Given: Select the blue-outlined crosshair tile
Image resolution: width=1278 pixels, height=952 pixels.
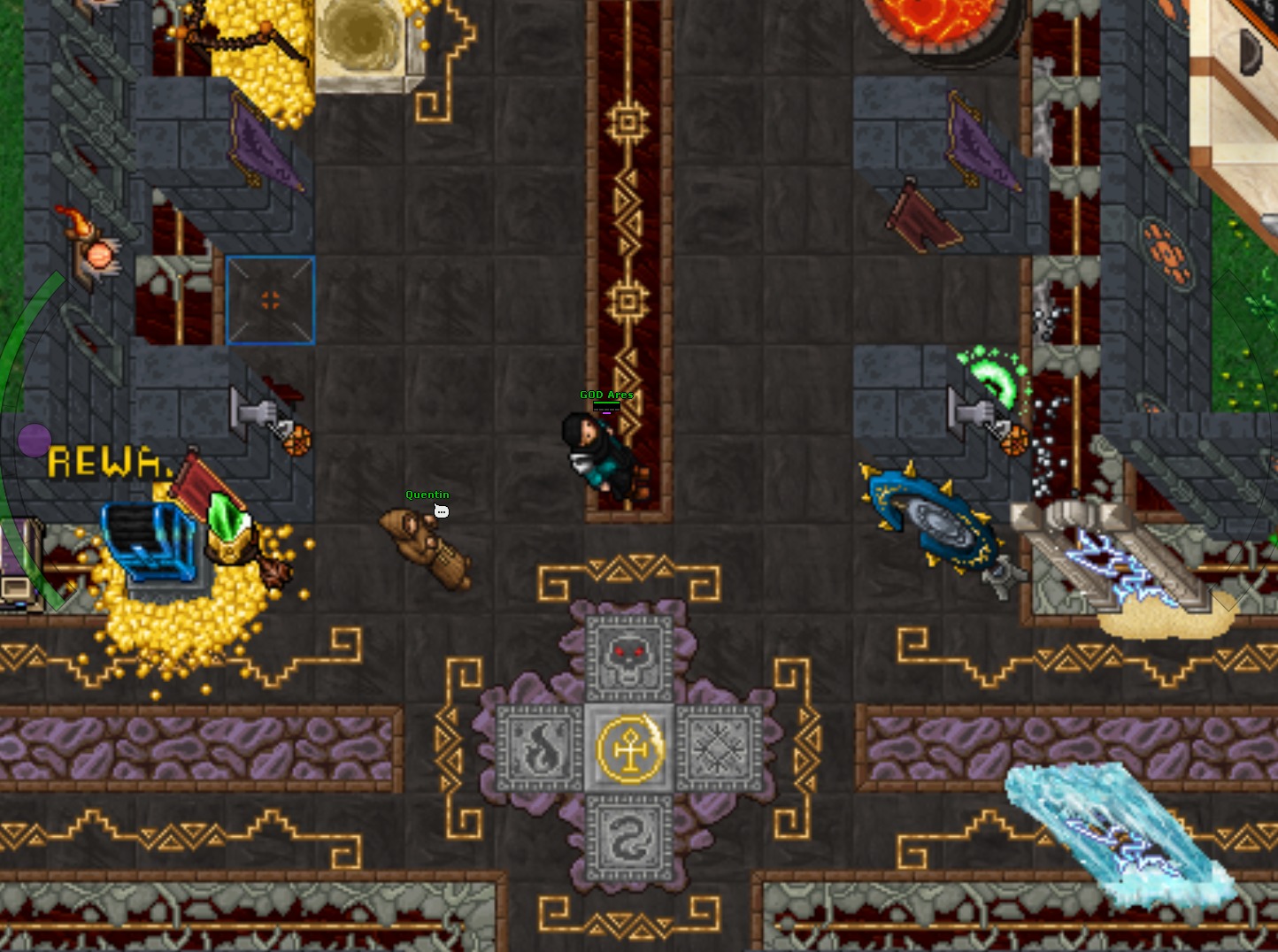Looking at the screenshot, I should (x=270, y=300).
